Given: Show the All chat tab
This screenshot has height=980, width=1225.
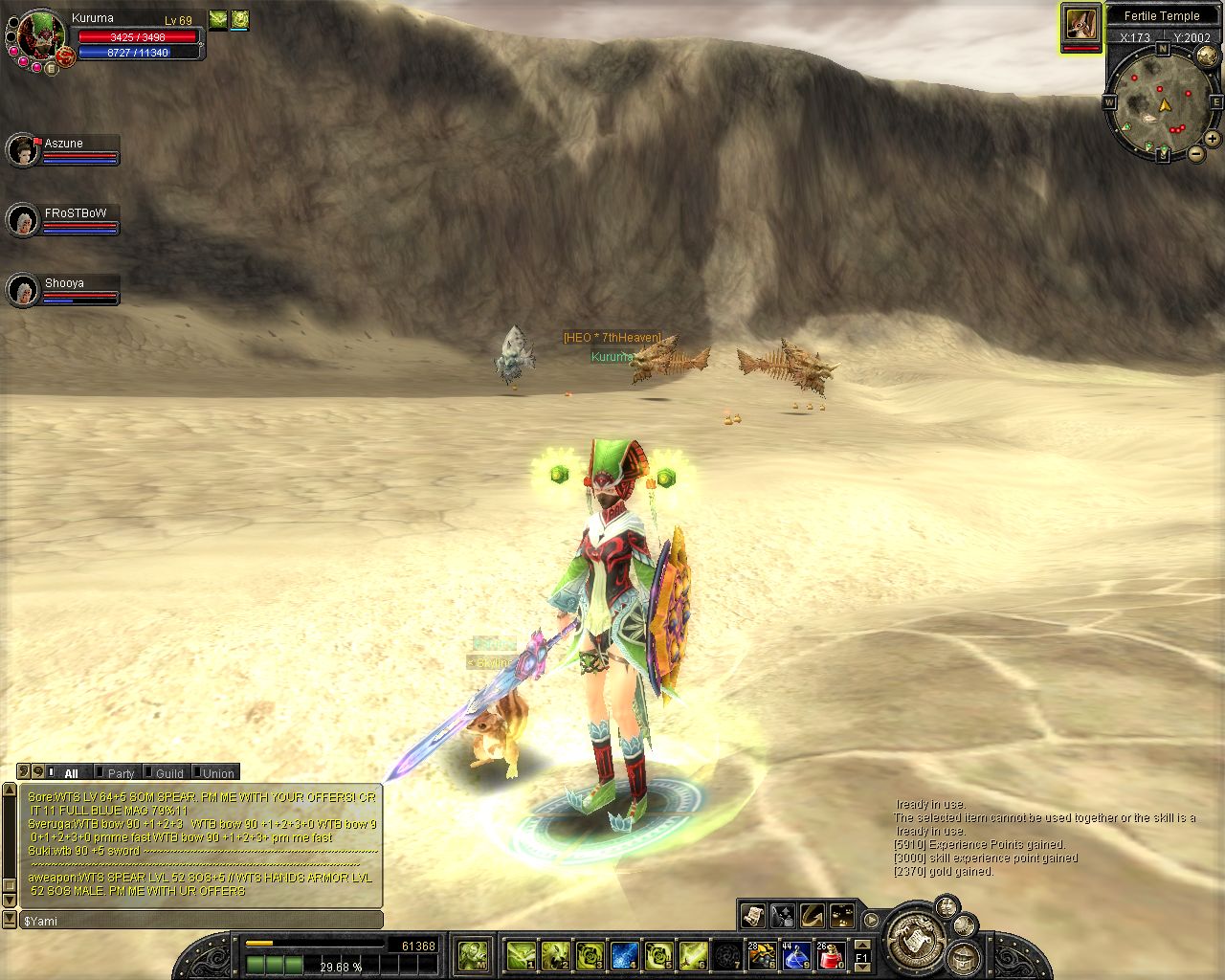Looking at the screenshot, I should click(x=71, y=773).
